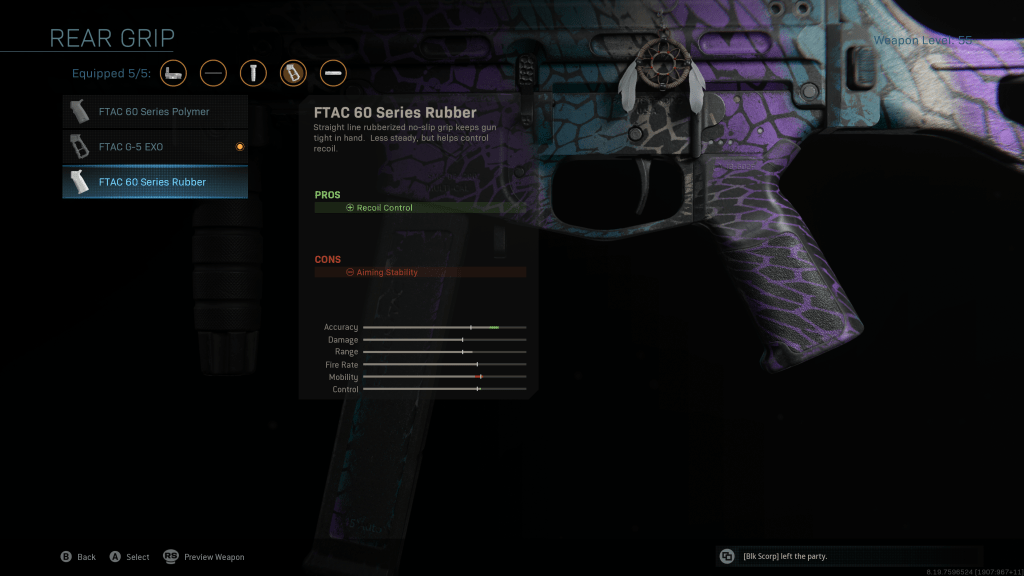Click the first equipped attachment icon beside 'Equipped 5/5'
The width and height of the screenshot is (1024, 576).
173,73
